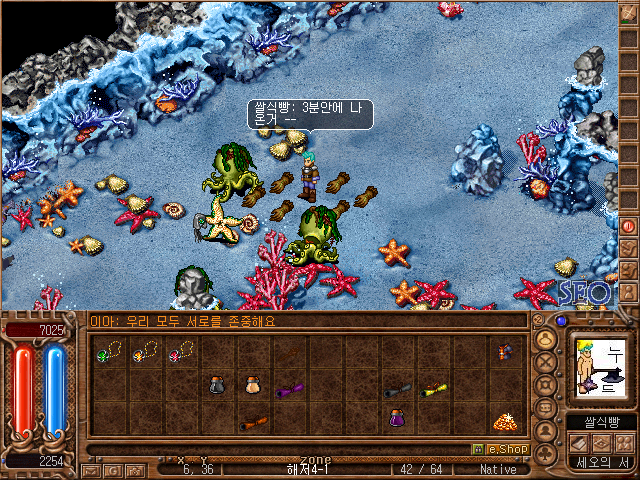Click the blue orb above the portrait
This screenshot has width=640, height=480.
561,321
